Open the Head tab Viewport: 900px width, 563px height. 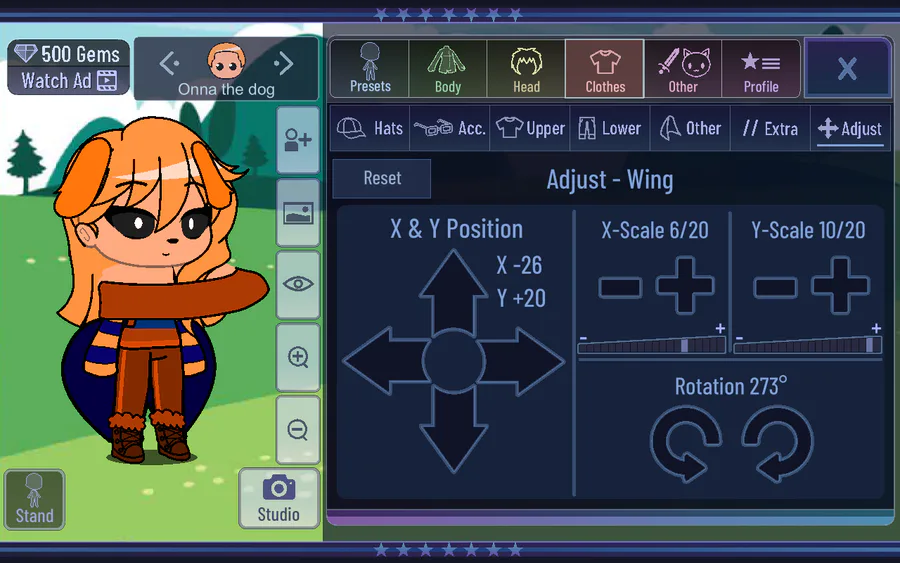click(x=526, y=68)
